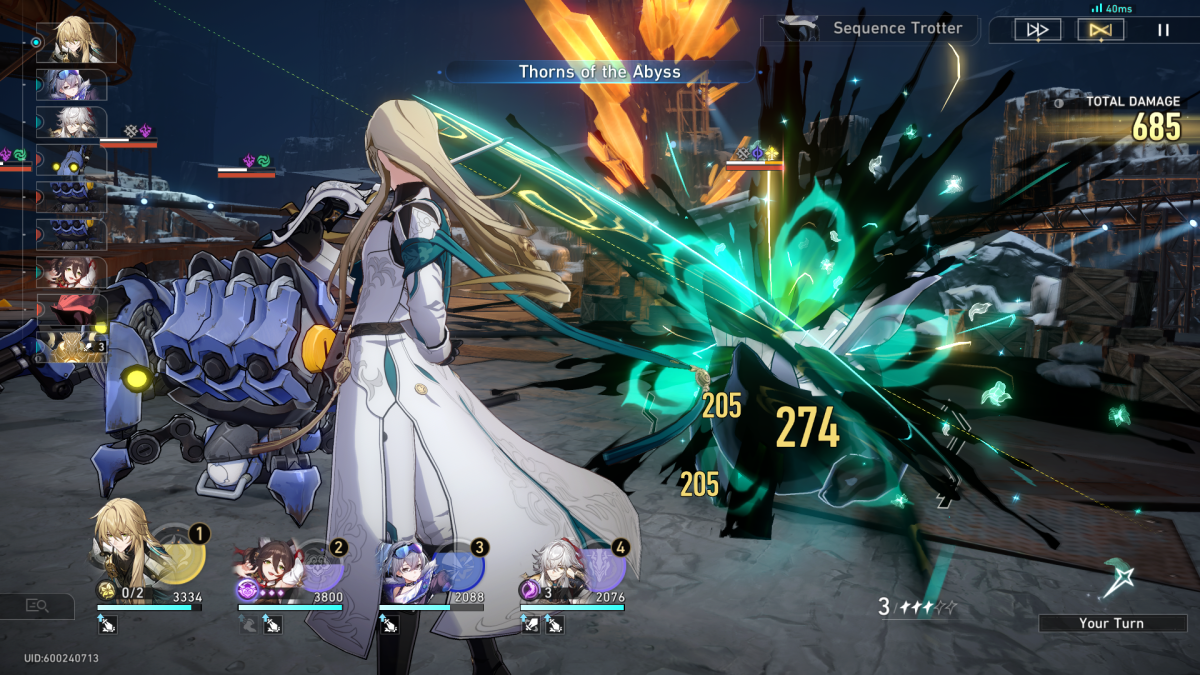Click the Sequence Trotter enemy name panel
Screen dimensions: 1200x675
coord(870,29)
